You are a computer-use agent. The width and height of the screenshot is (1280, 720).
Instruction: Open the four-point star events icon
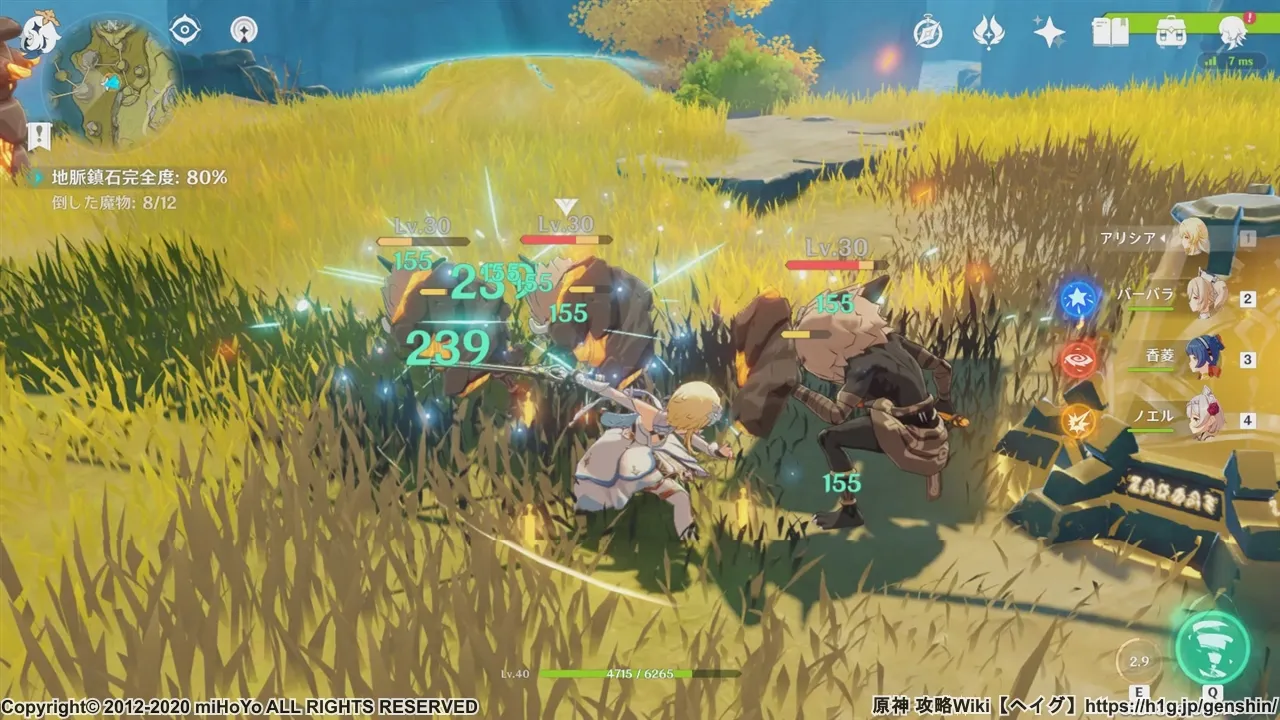[1049, 33]
